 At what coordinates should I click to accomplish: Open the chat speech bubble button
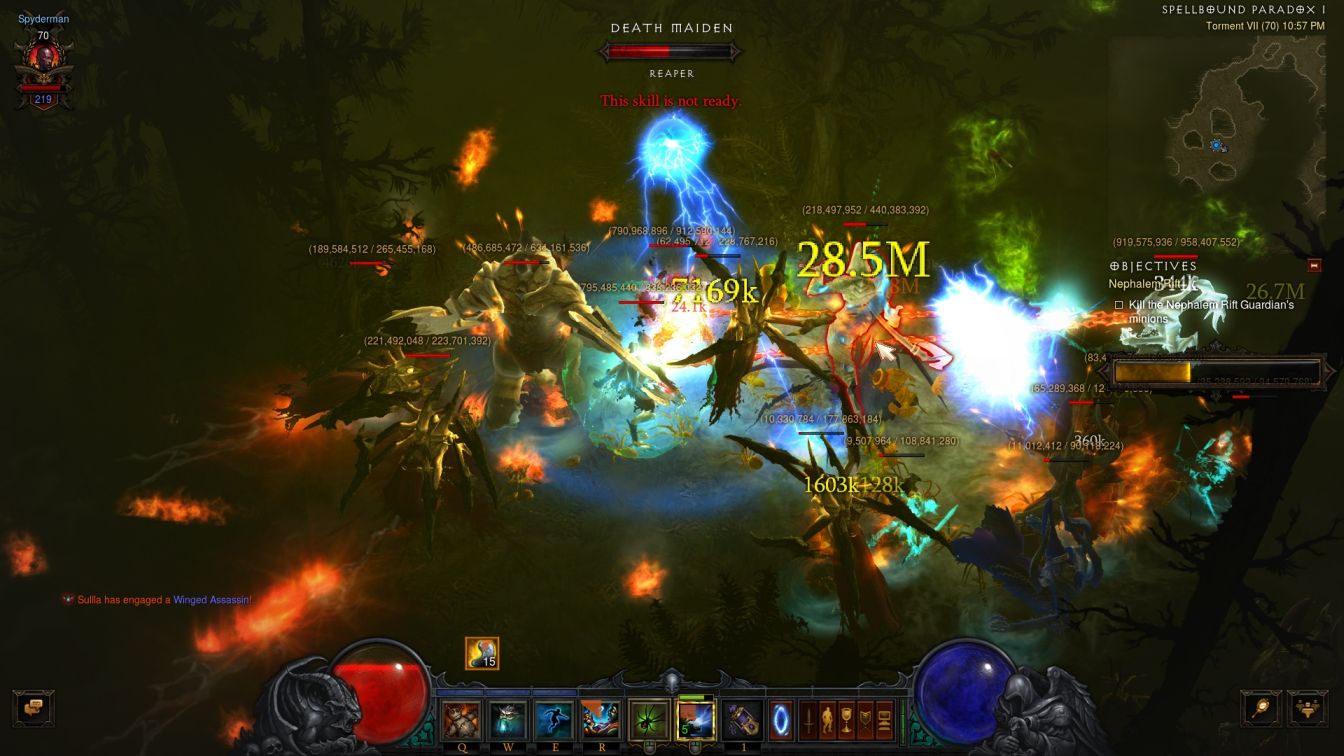point(33,706)
